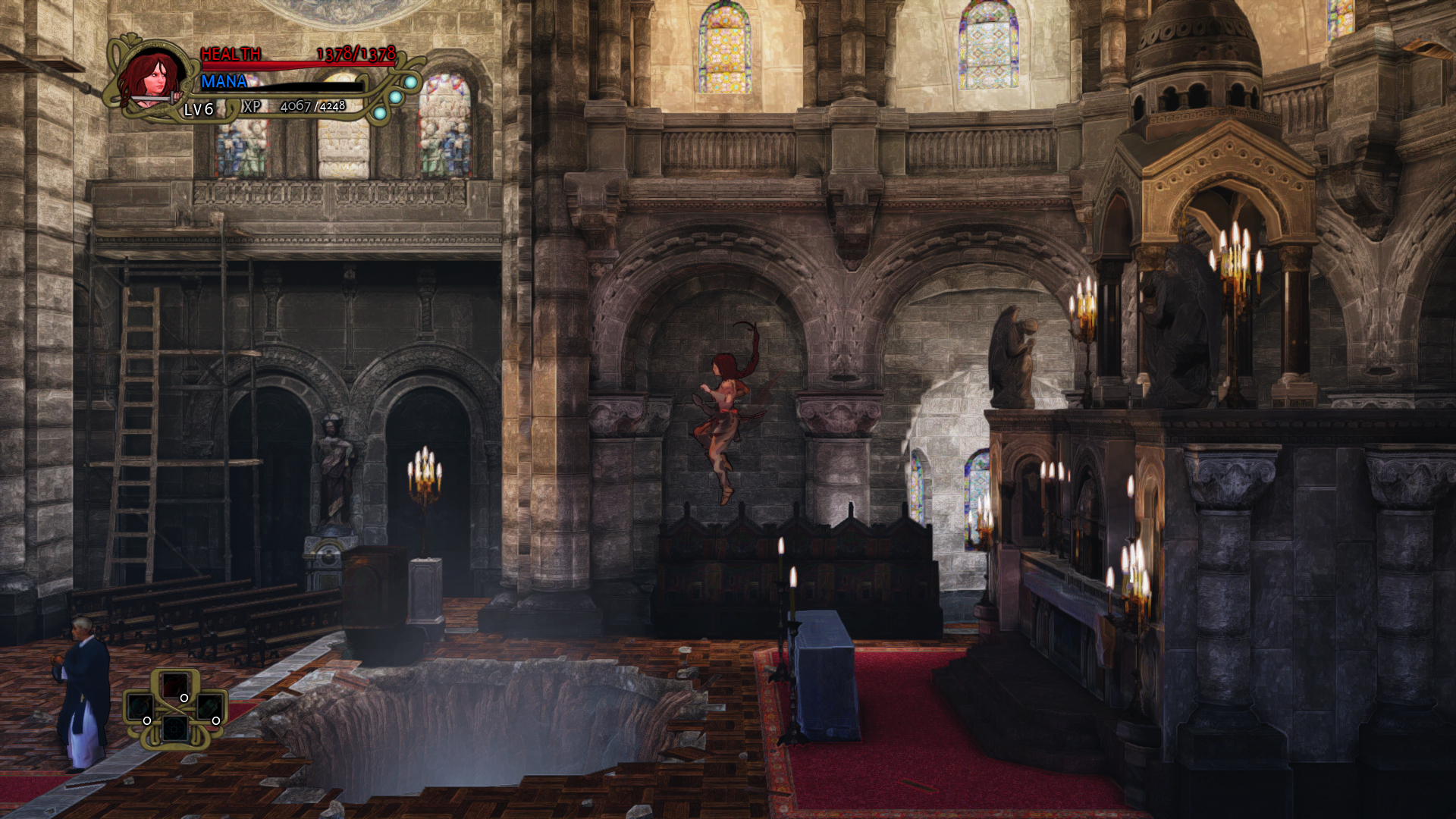This screenshot has height=819, width=1456.
Task: Select the spell sigil icon in the bottom d-pad slot
Action: 175,730
